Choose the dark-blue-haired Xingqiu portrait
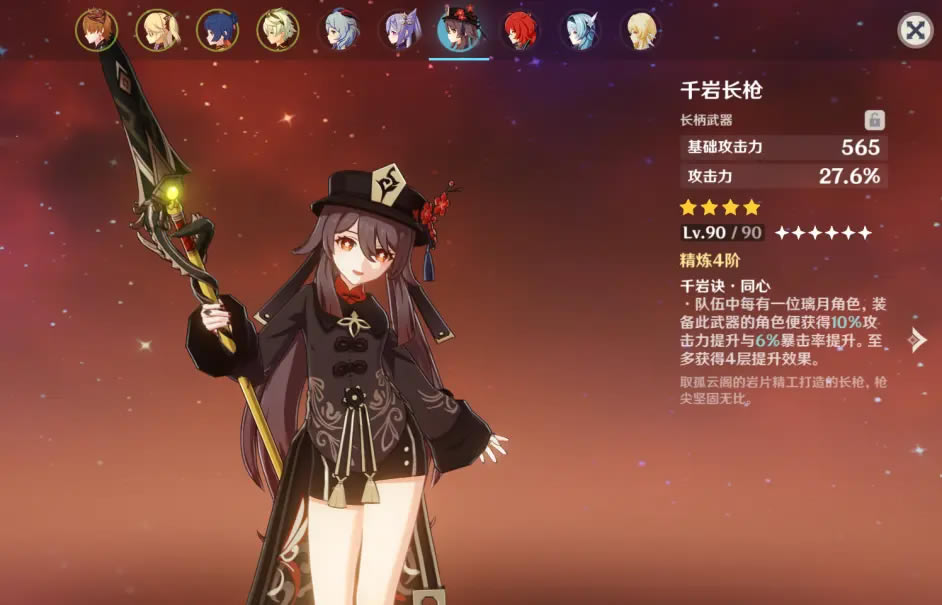 (217, 30)
